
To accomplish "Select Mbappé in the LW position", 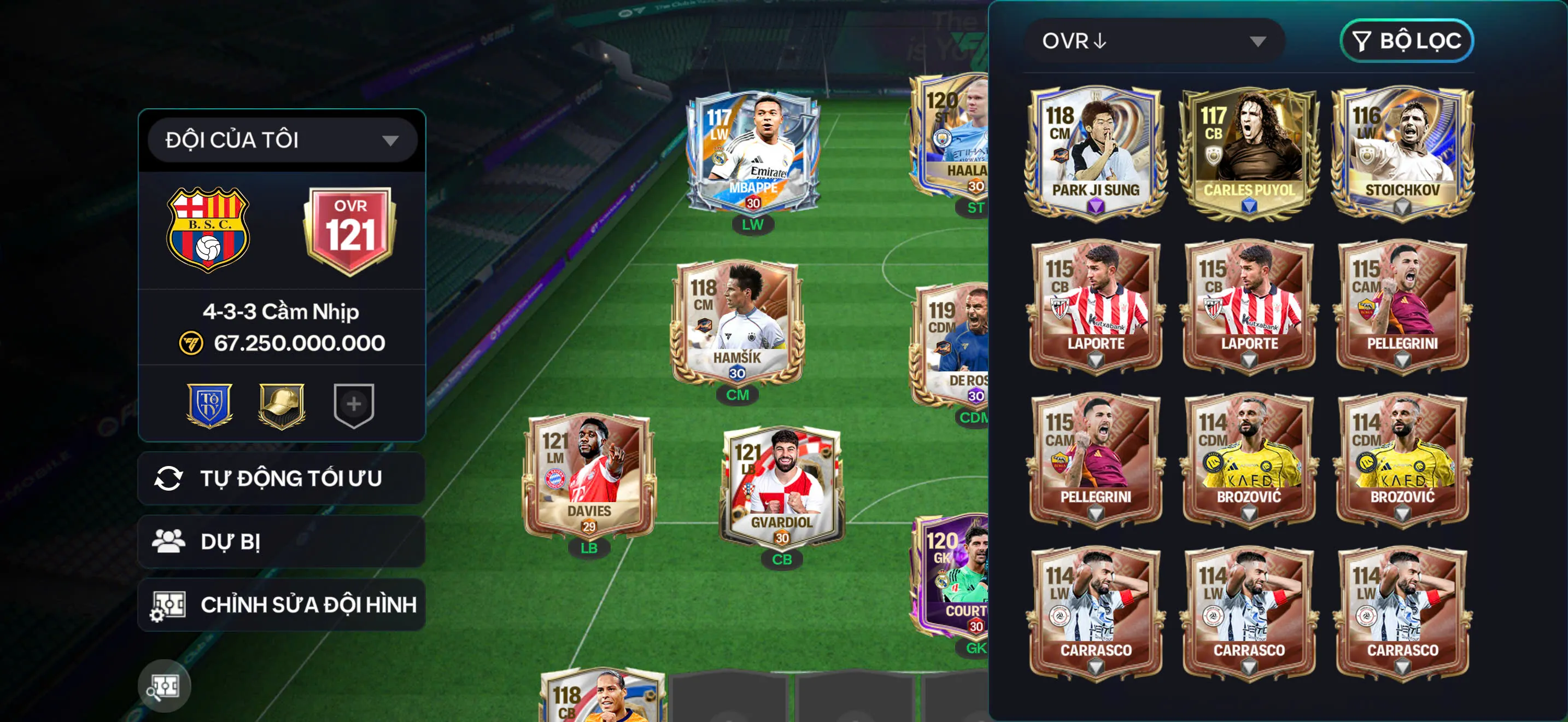I will coord(753,153).
